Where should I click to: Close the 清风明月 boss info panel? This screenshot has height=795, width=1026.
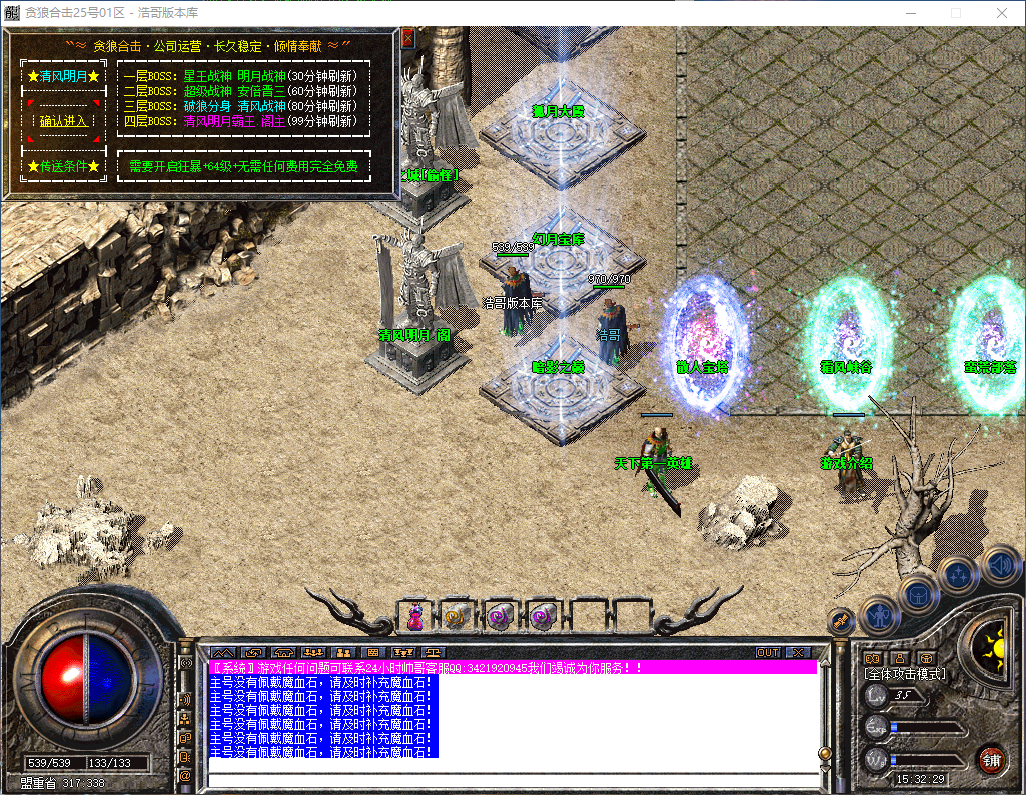(407, 38)
